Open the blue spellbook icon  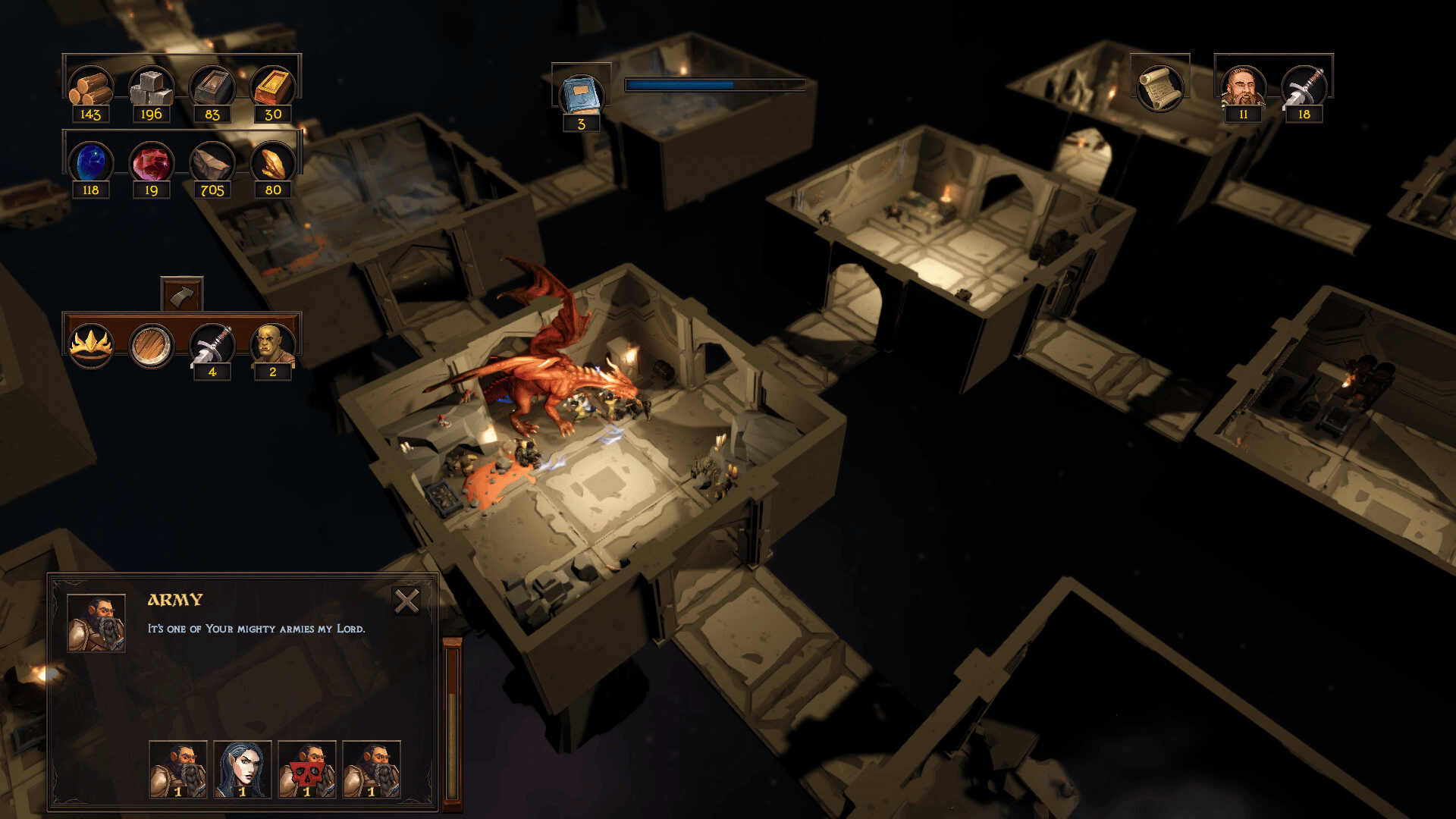(x=581, y=95)
